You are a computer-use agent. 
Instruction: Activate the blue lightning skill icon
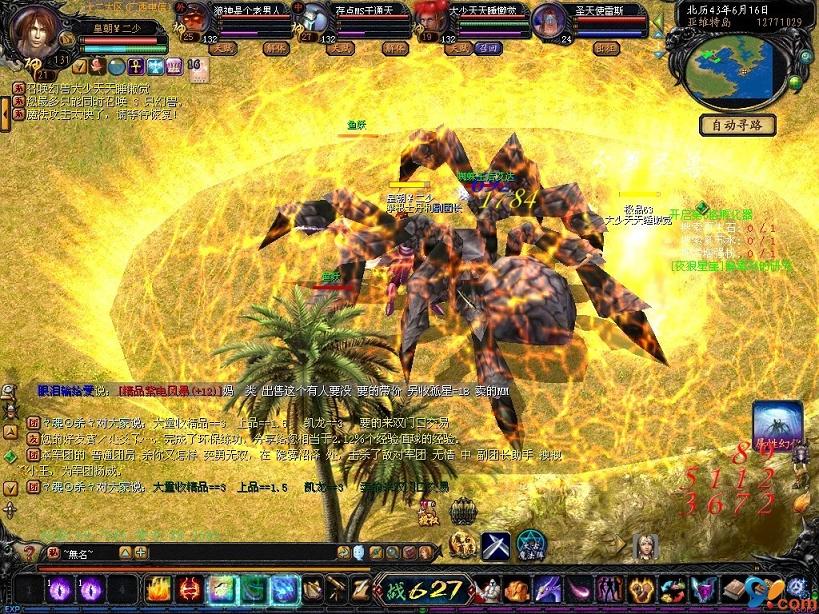(x=283, y=589)
